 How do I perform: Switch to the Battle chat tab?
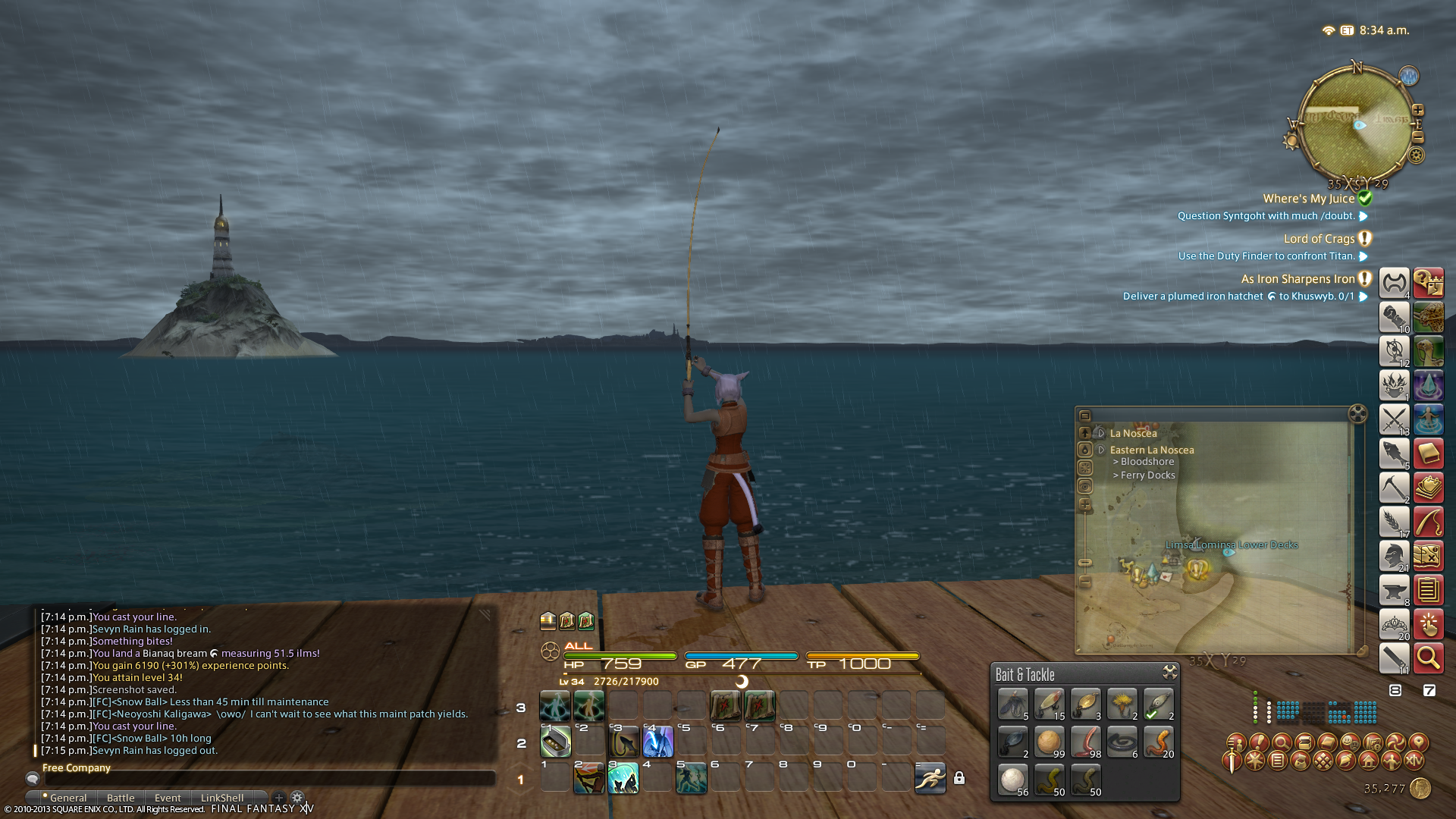(121, 798)
